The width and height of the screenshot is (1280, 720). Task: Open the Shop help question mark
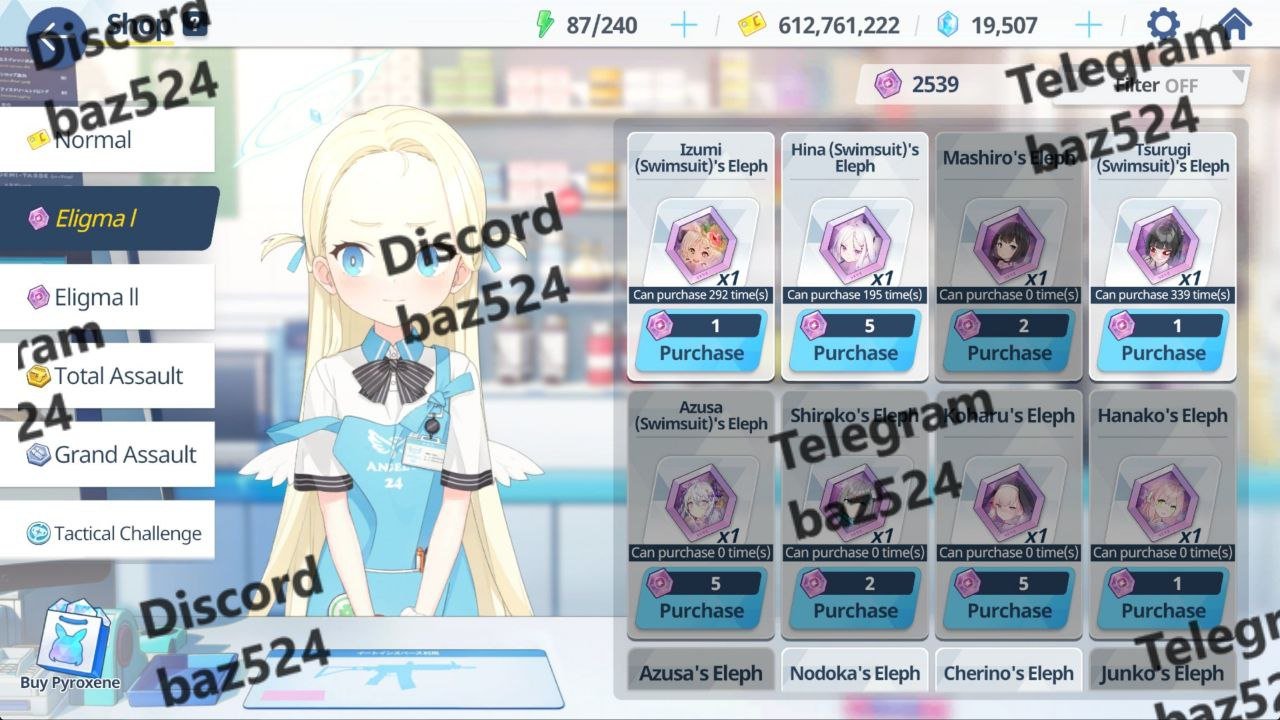click(195, 24)
